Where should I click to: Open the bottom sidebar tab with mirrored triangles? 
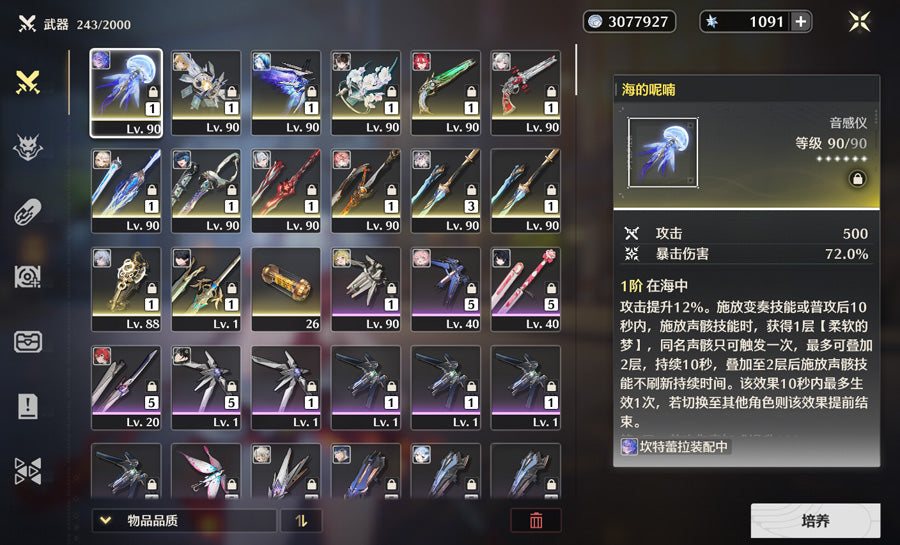click(28, 471)
